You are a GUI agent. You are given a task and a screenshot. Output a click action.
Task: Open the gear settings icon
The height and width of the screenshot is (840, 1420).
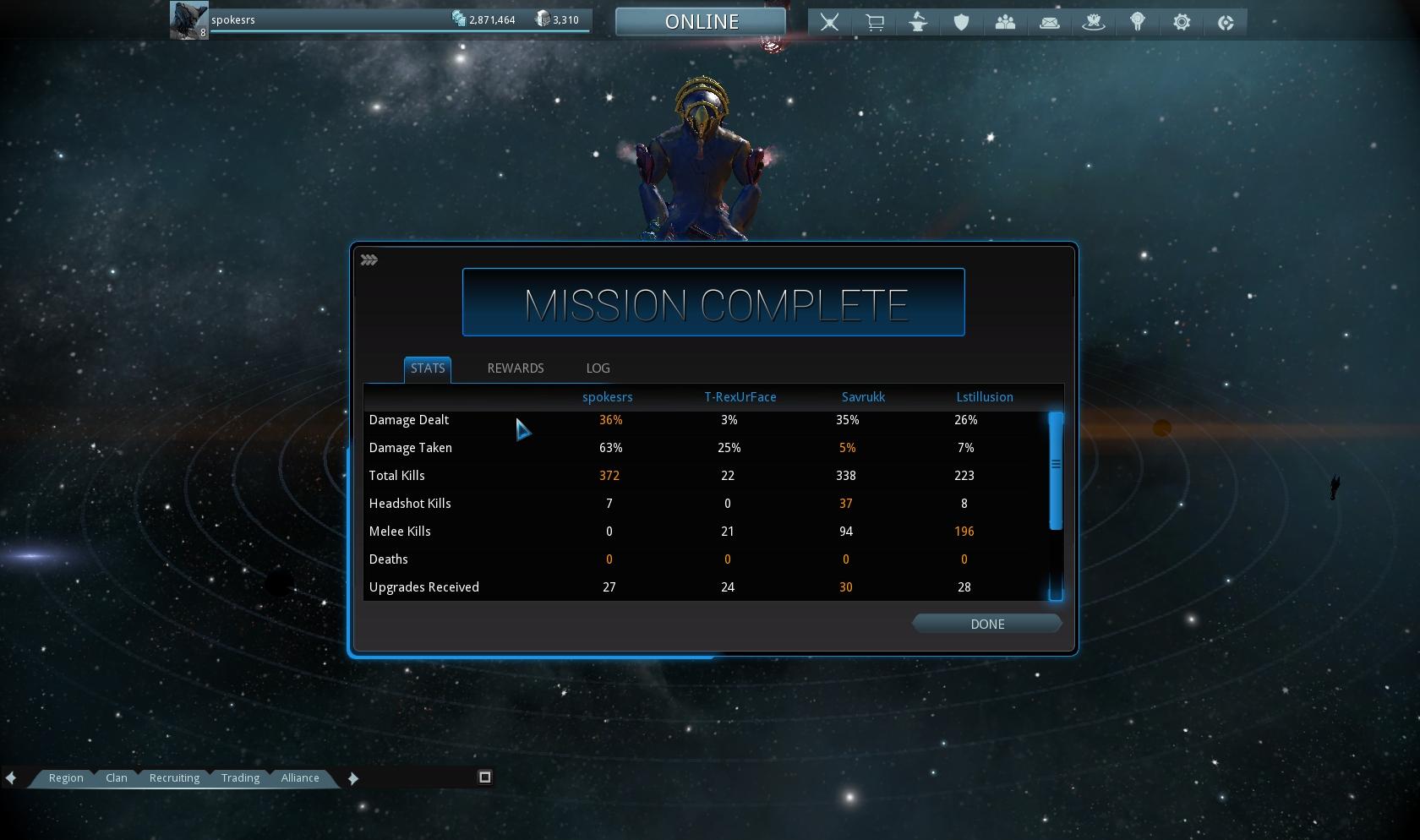1182,23
